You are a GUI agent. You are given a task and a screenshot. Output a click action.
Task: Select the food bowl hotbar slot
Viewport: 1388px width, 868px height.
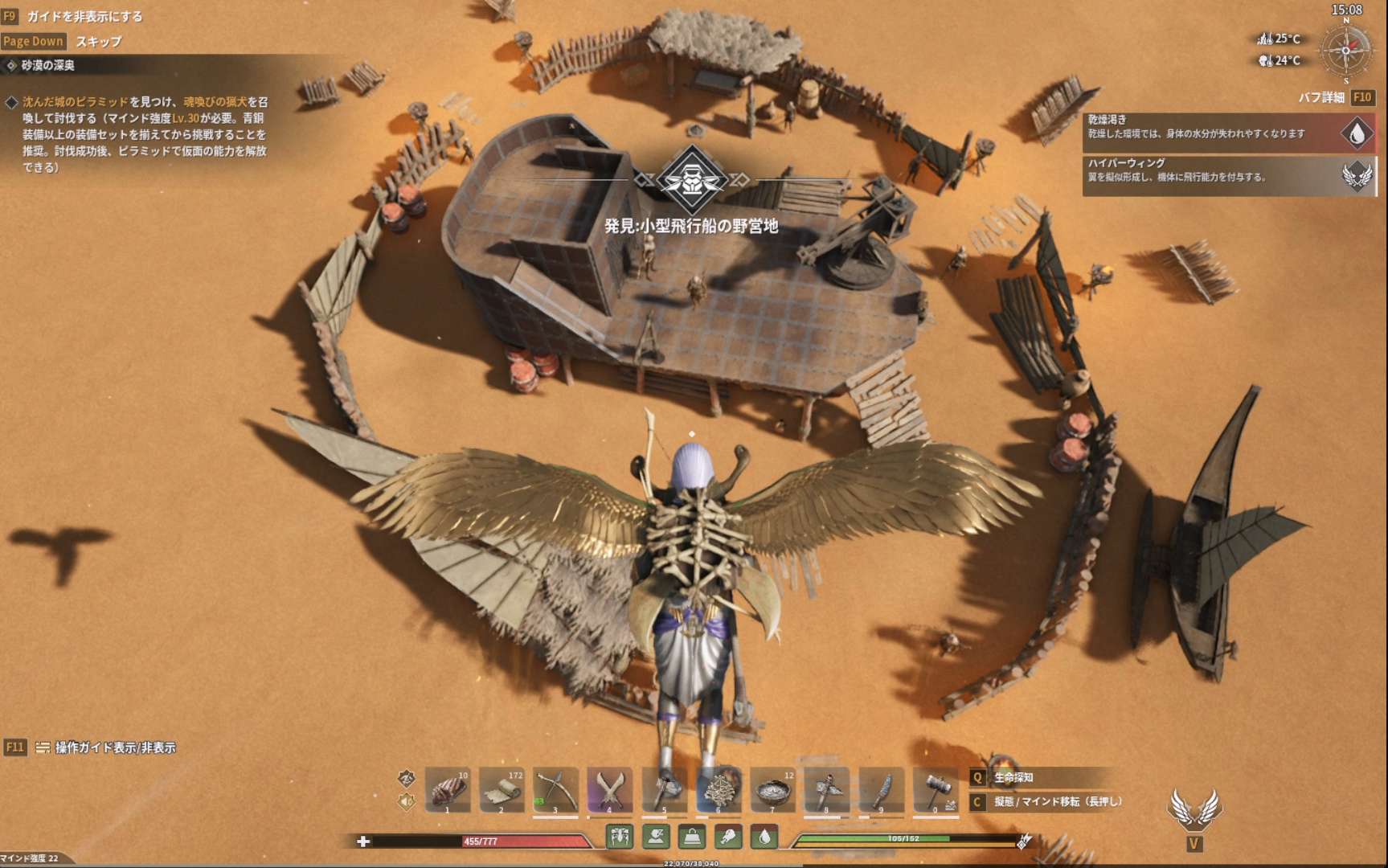(772, 790)
